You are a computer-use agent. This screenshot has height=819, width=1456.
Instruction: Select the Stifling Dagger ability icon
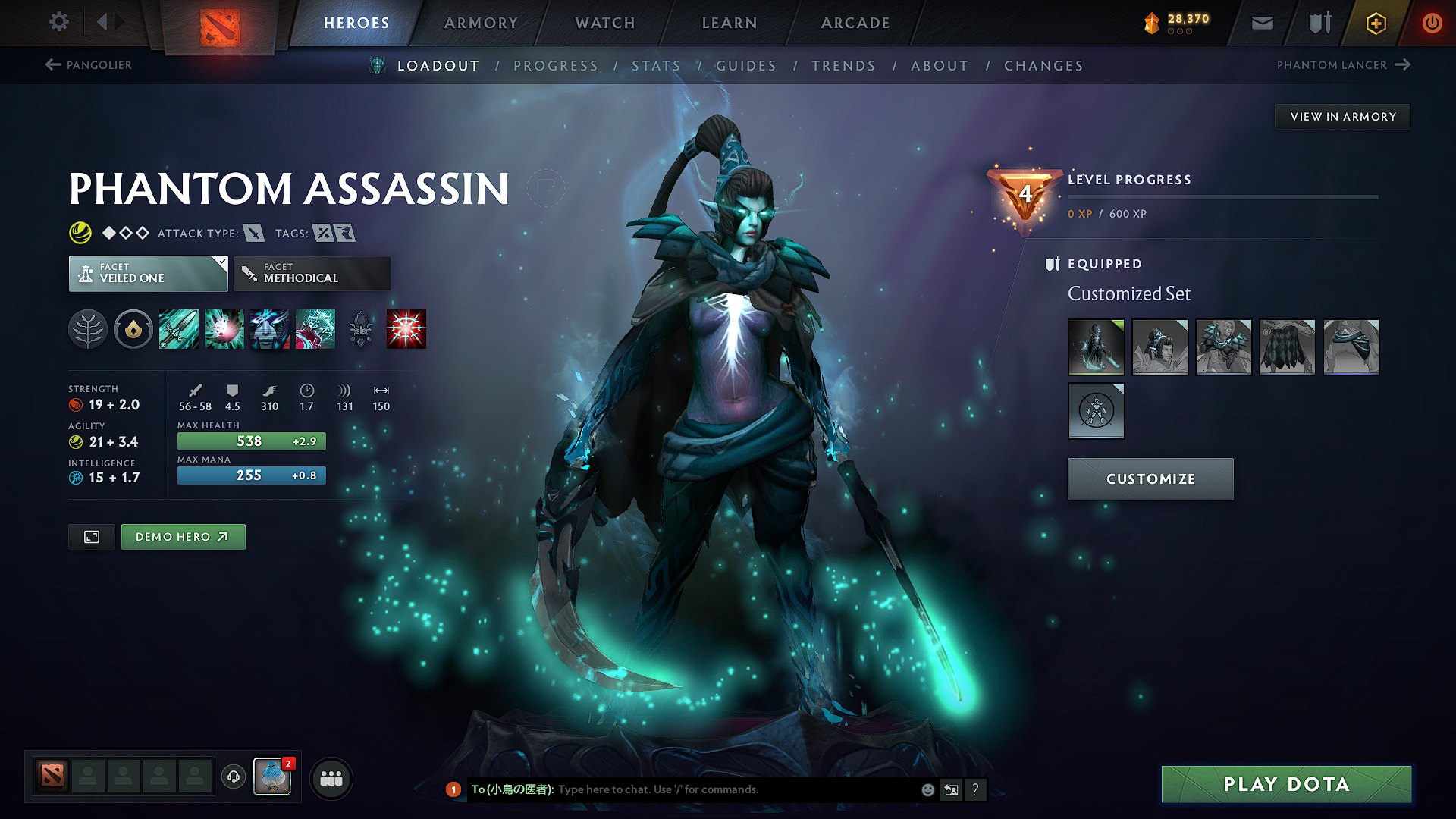[179, 328]
